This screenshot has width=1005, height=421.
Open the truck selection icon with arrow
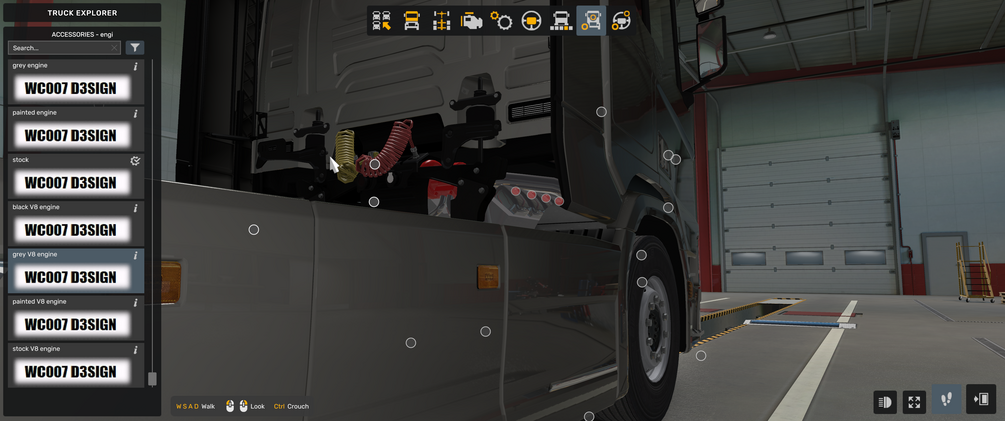(381, 21)
